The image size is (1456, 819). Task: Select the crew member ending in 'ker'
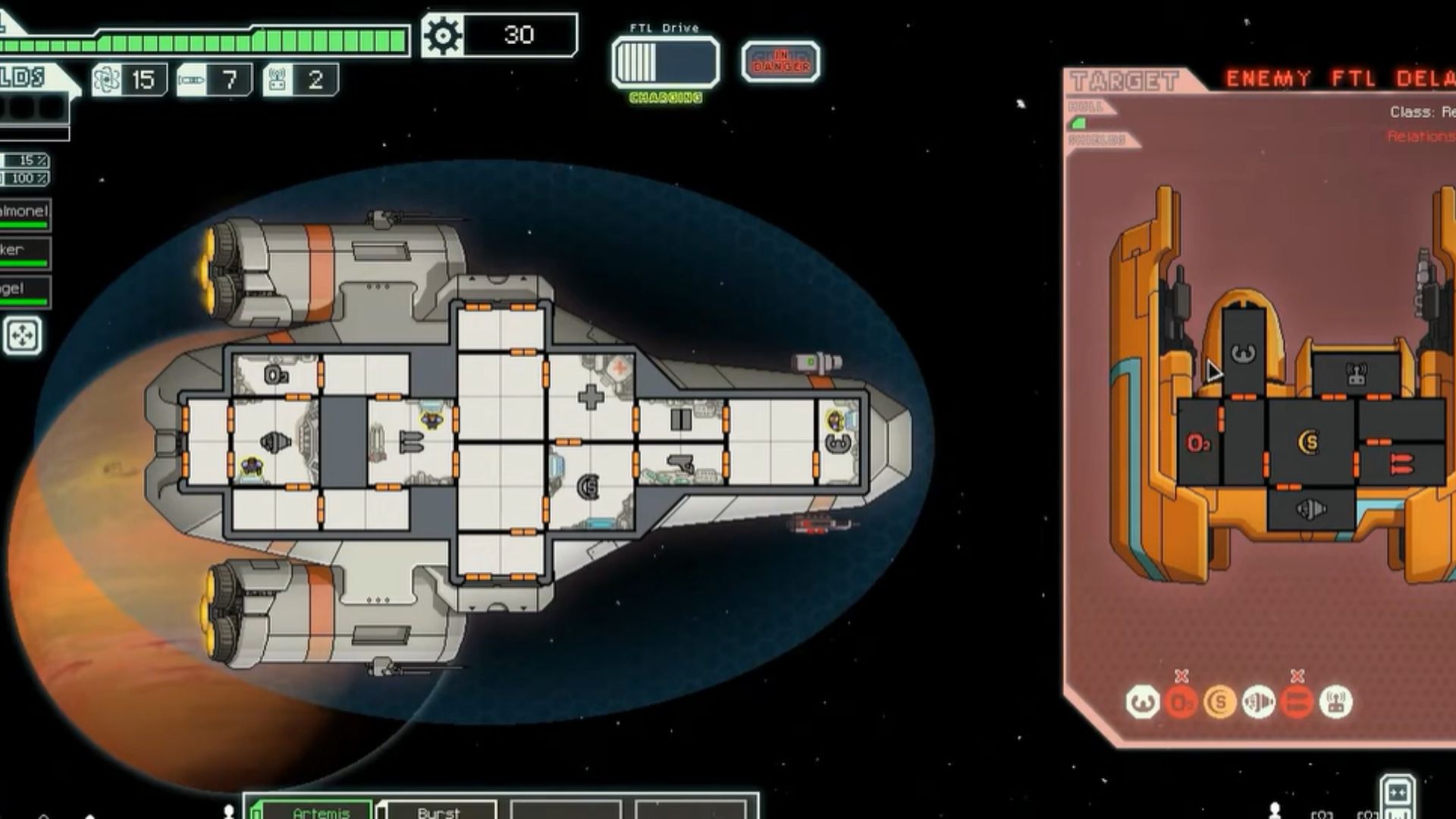(24, 253)
